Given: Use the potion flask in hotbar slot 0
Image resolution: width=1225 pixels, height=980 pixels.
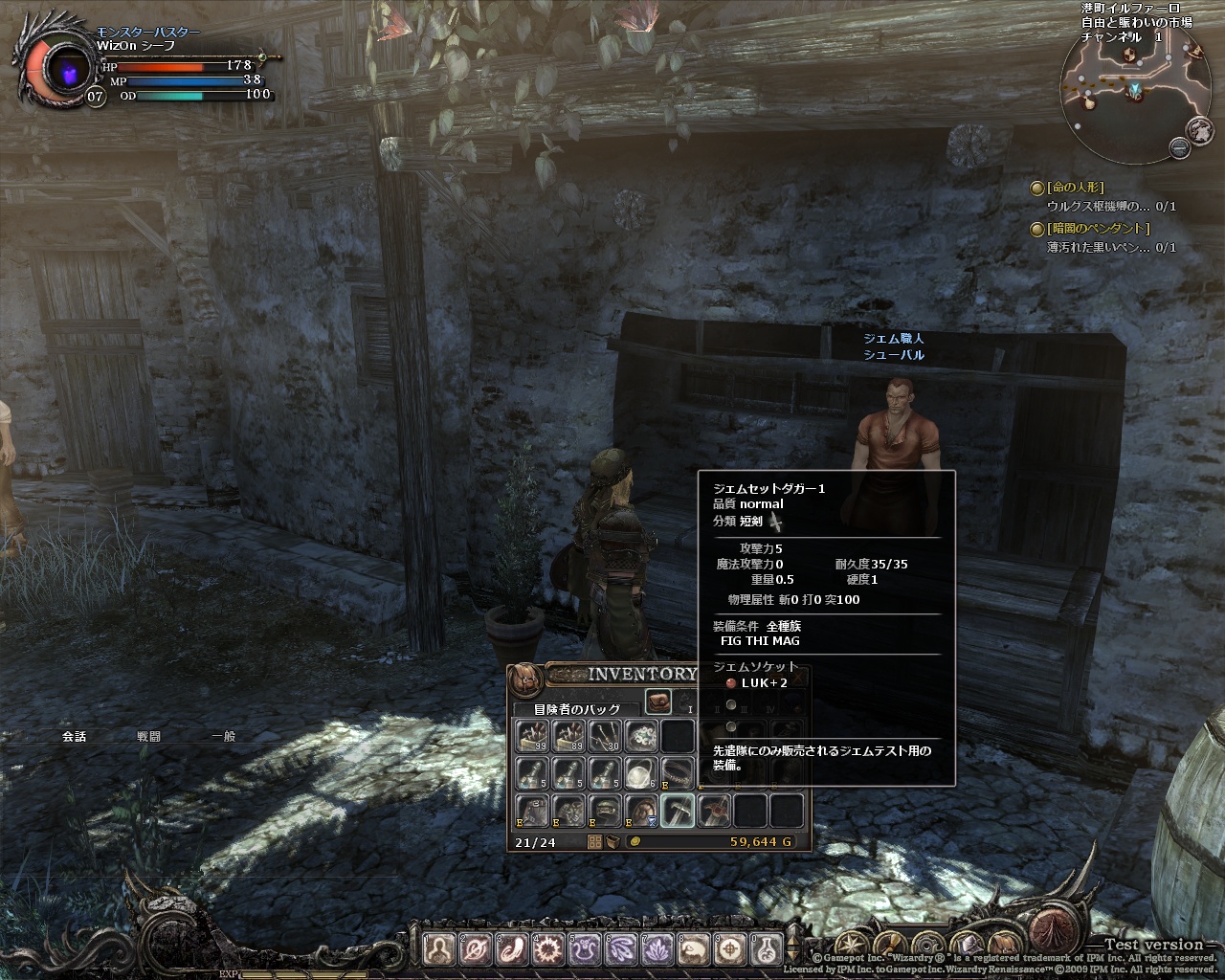Looking at the screenshot, I should point(768,948).
